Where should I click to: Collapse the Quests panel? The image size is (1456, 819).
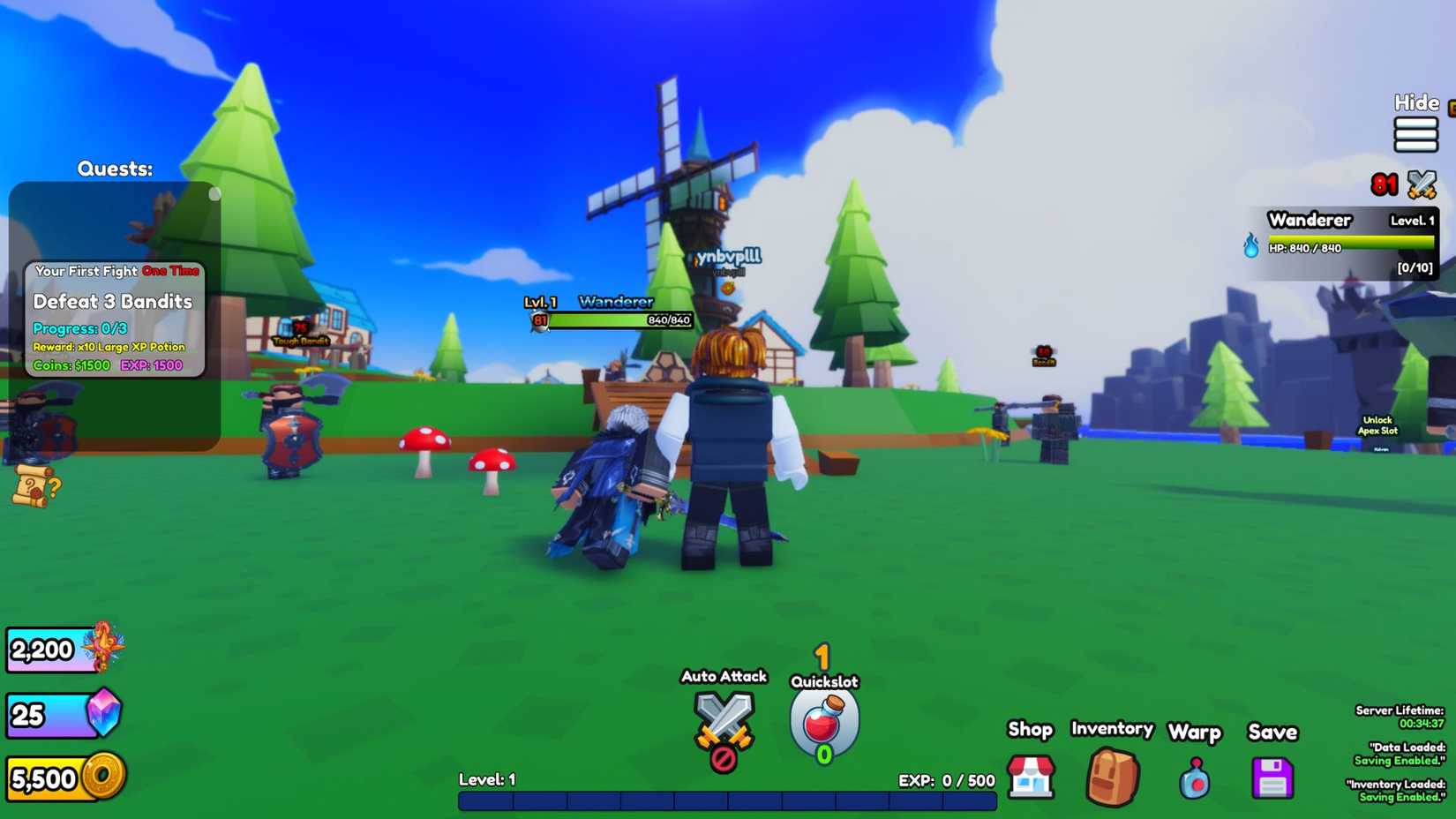[214, 193]
